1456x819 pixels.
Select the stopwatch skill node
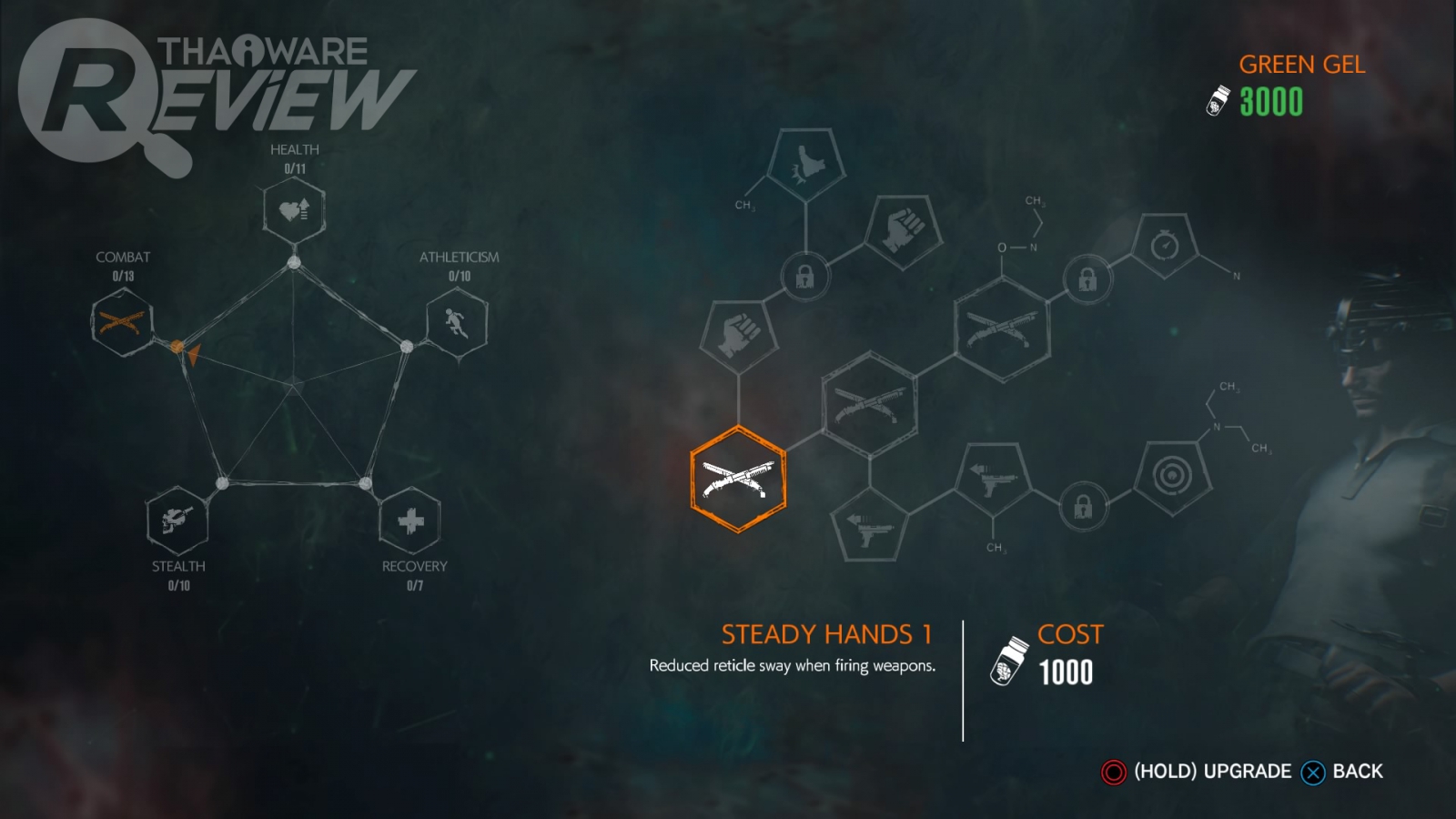[1165, 246]
